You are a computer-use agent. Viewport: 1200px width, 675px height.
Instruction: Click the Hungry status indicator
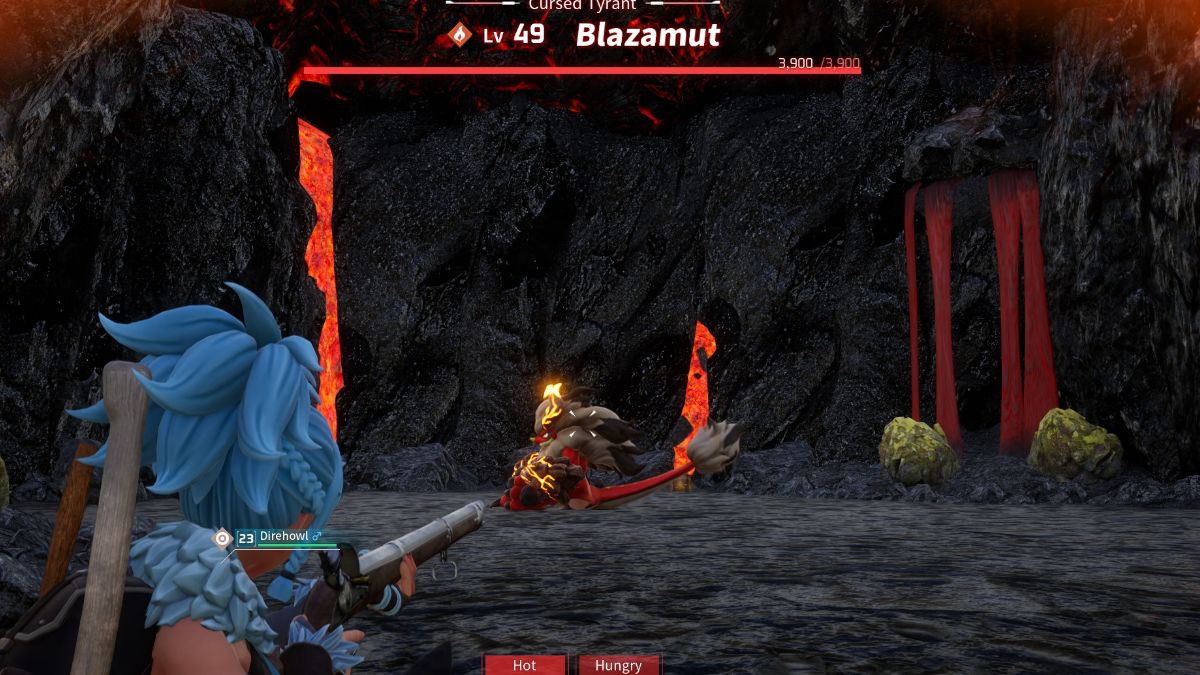pos(618,665)
